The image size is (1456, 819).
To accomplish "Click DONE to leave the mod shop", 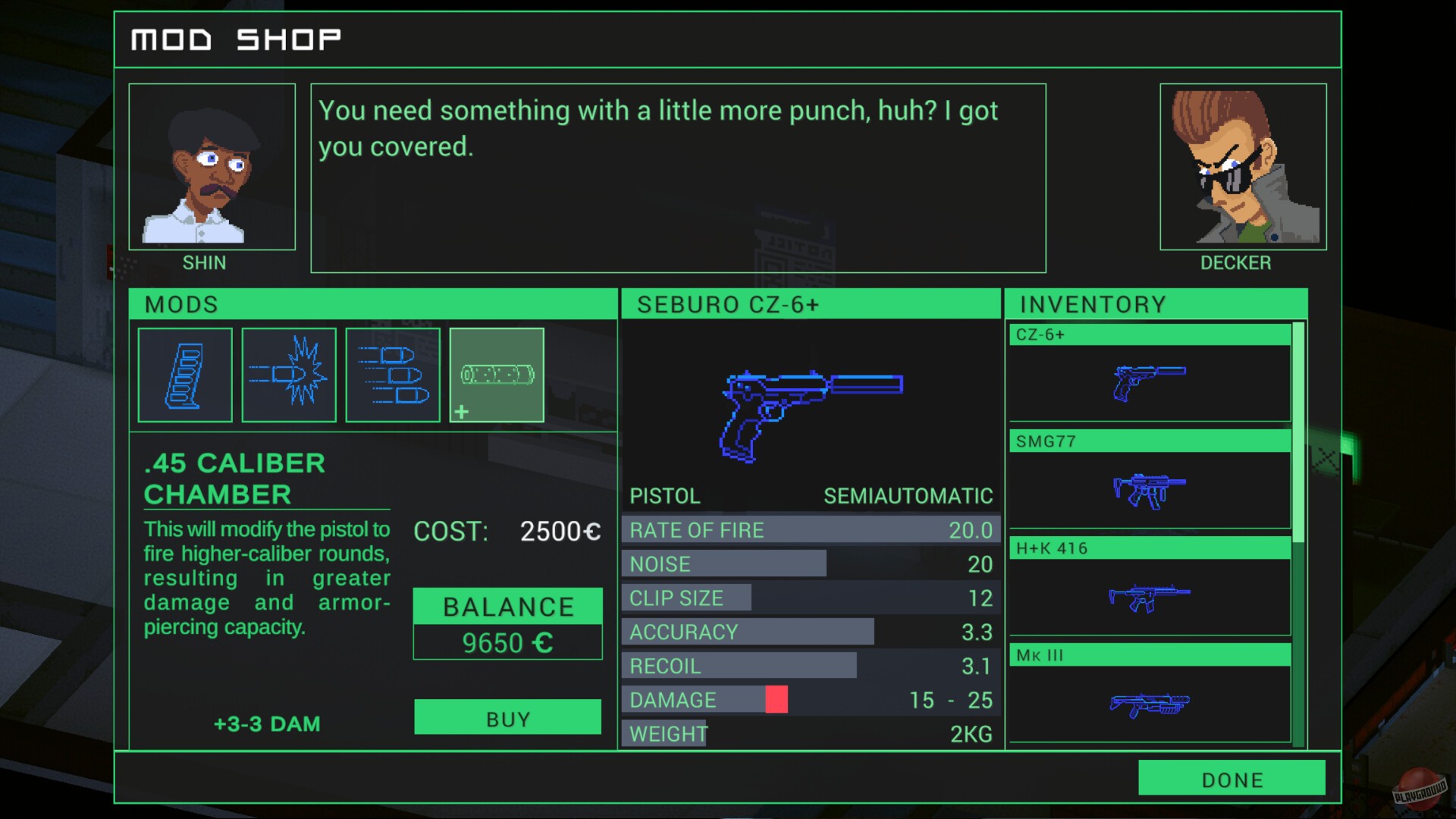I will [1232, 779].
